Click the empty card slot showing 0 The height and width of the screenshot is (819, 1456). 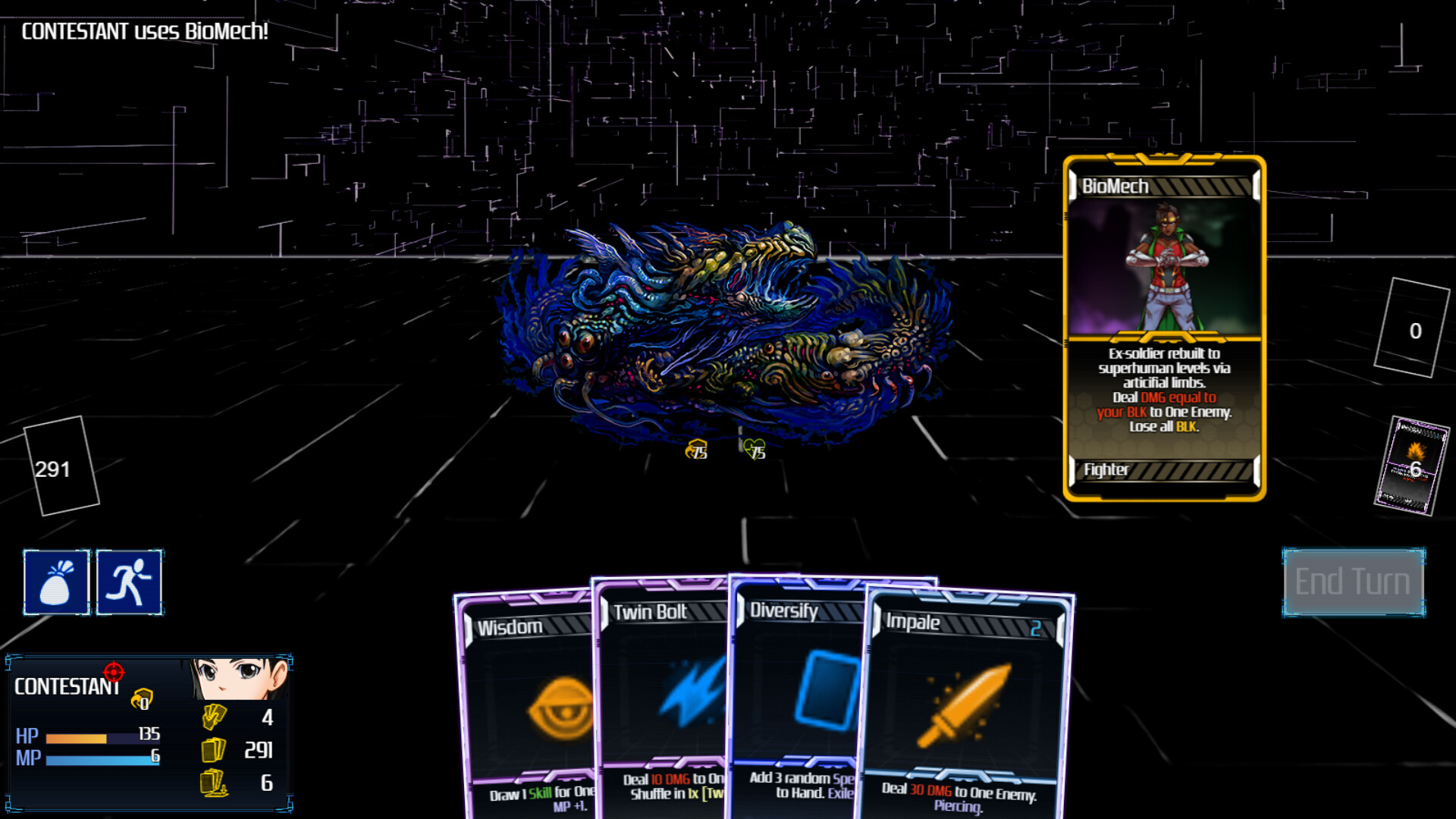tap(1414, 329)
